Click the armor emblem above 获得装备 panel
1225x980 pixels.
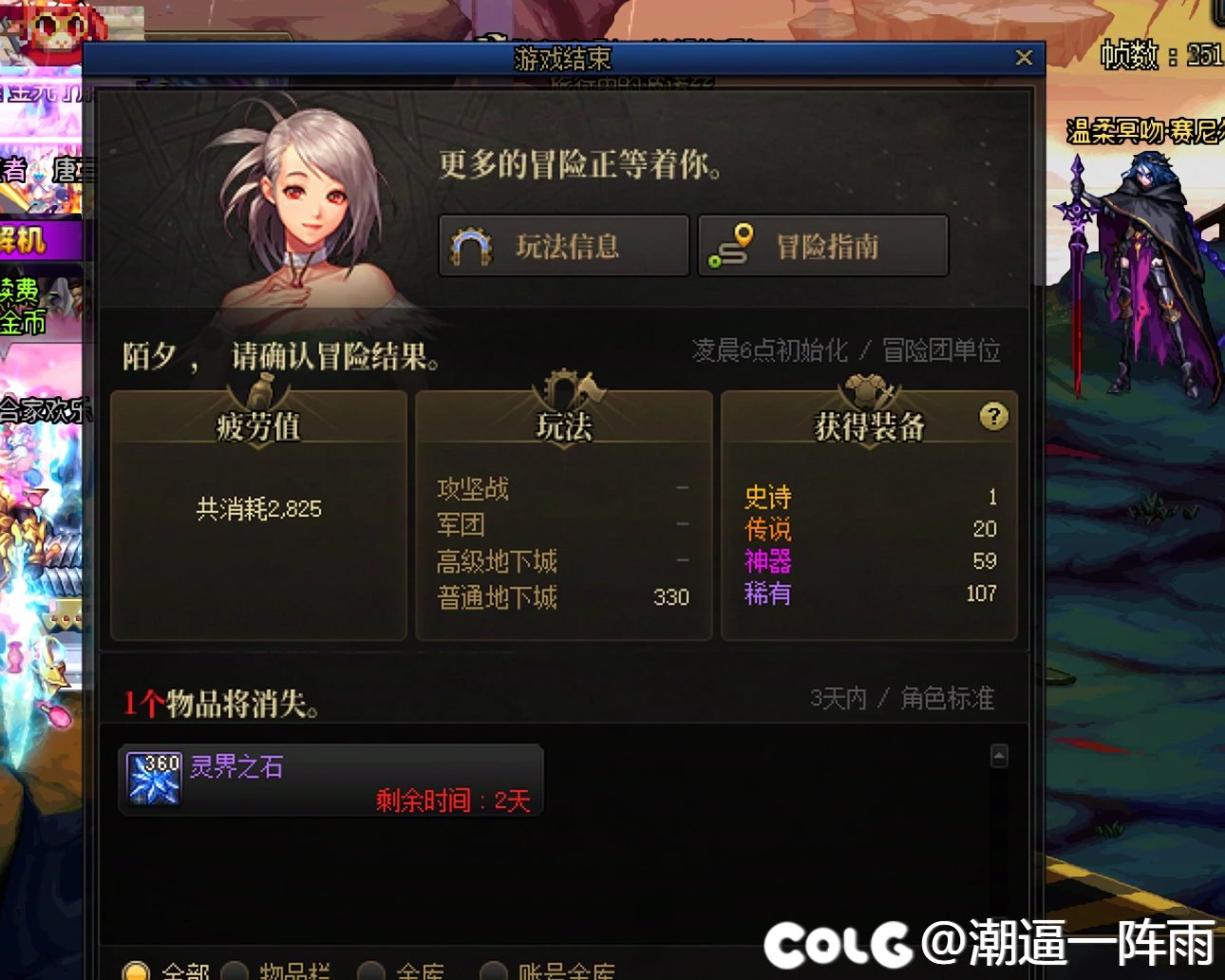pos(868,387)
